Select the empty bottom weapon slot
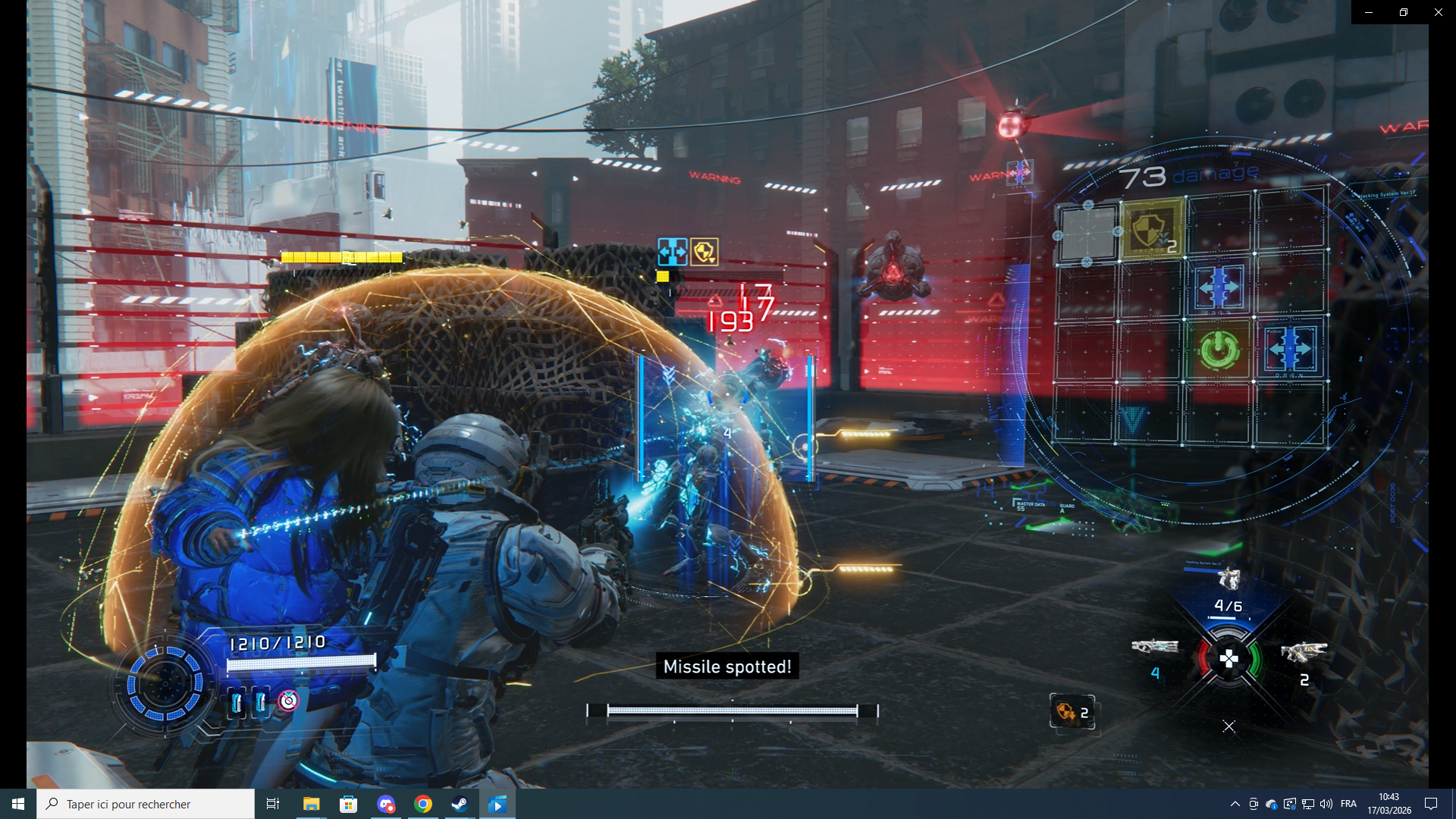This screenshot has width=1456, height=819. 1228,726
